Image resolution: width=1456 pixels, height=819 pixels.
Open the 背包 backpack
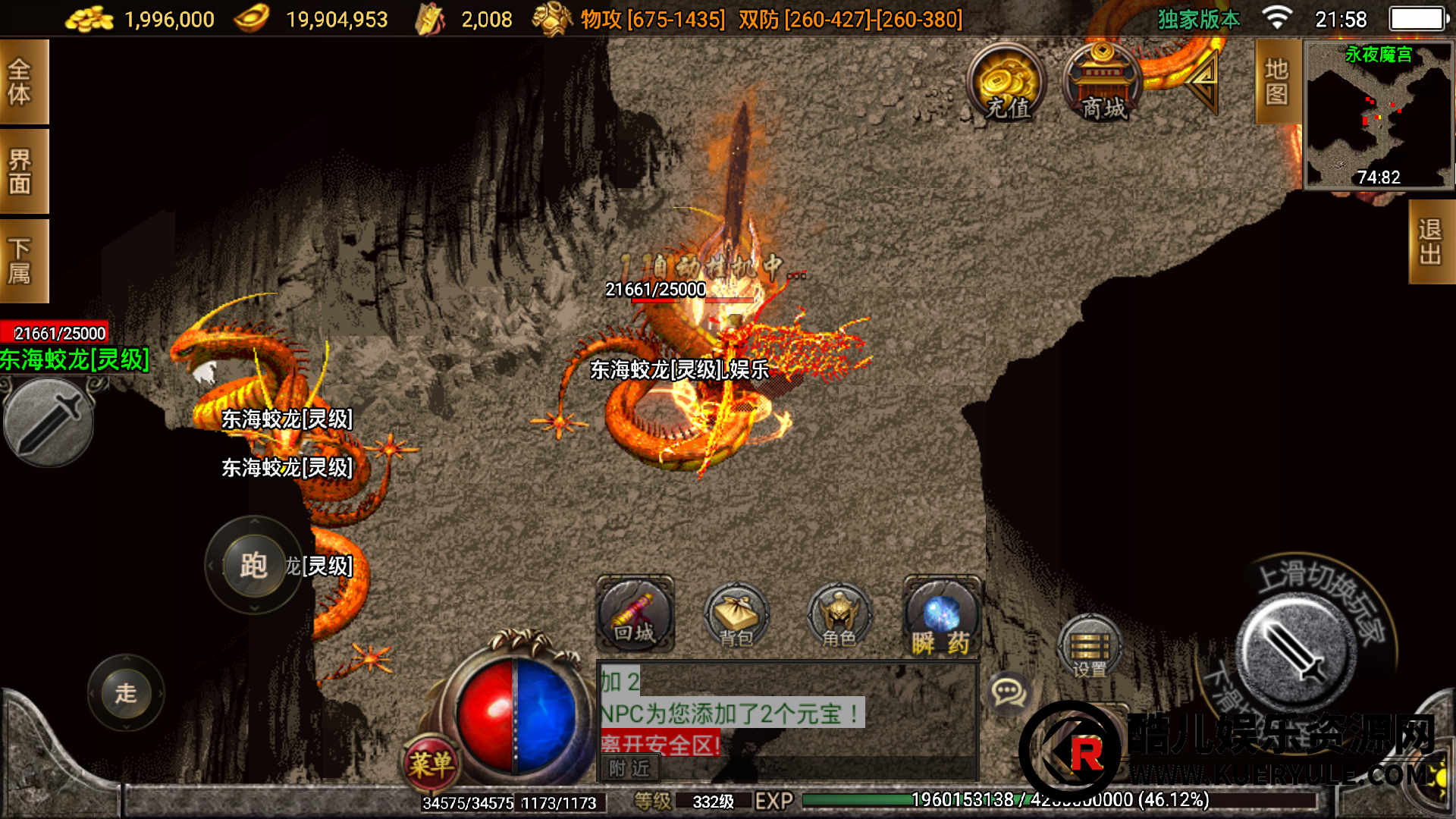[x=736, y=616]
